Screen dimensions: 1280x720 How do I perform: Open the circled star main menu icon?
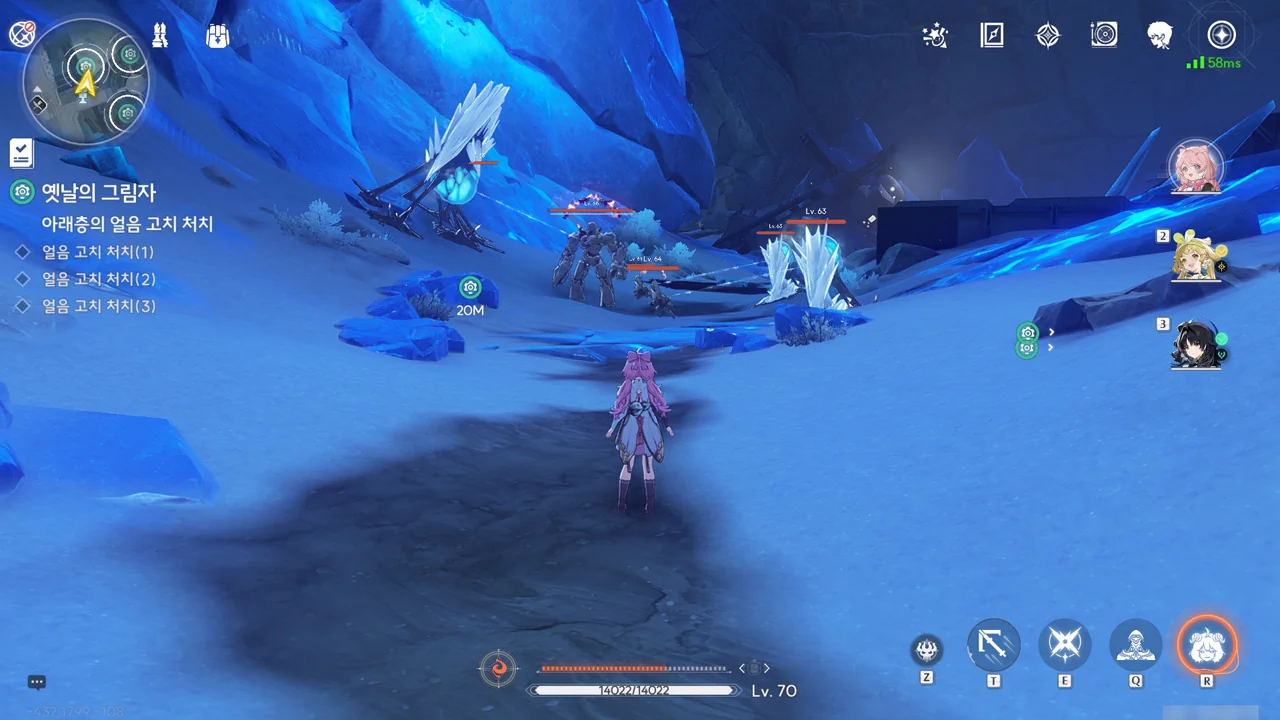[x=1221, y=35]
